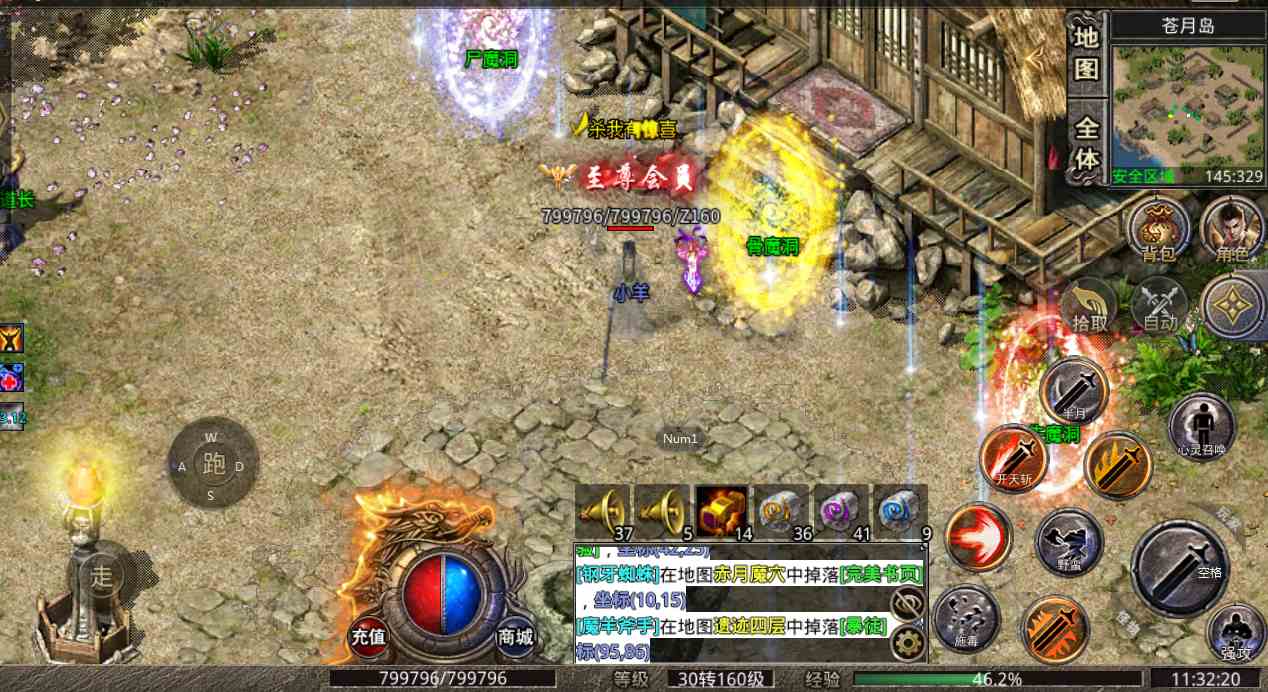Open chat settings gear icon
1268x692 pixels.
pos(907,642)
